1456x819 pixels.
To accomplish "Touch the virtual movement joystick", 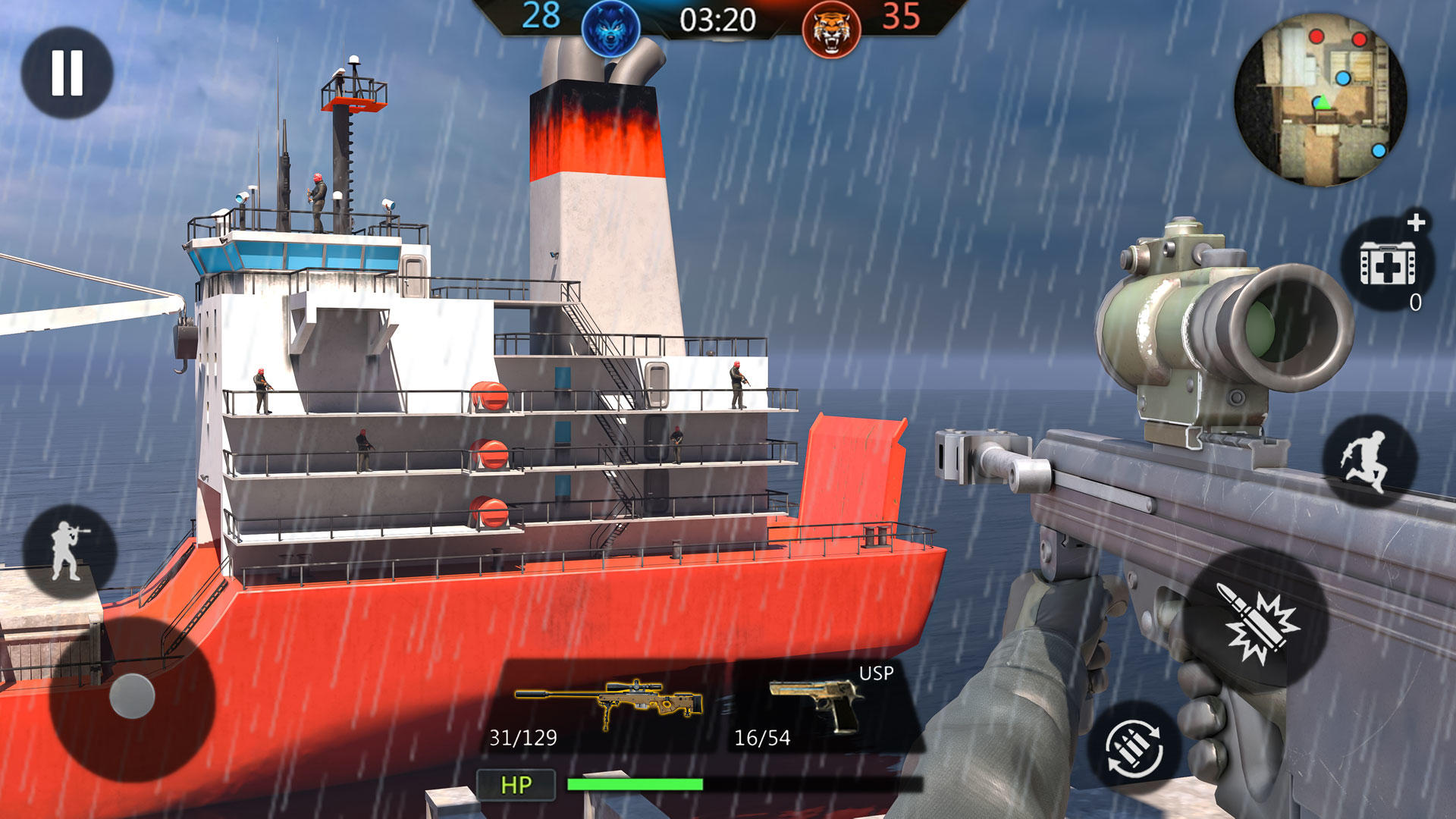I will tap(132, 696).
